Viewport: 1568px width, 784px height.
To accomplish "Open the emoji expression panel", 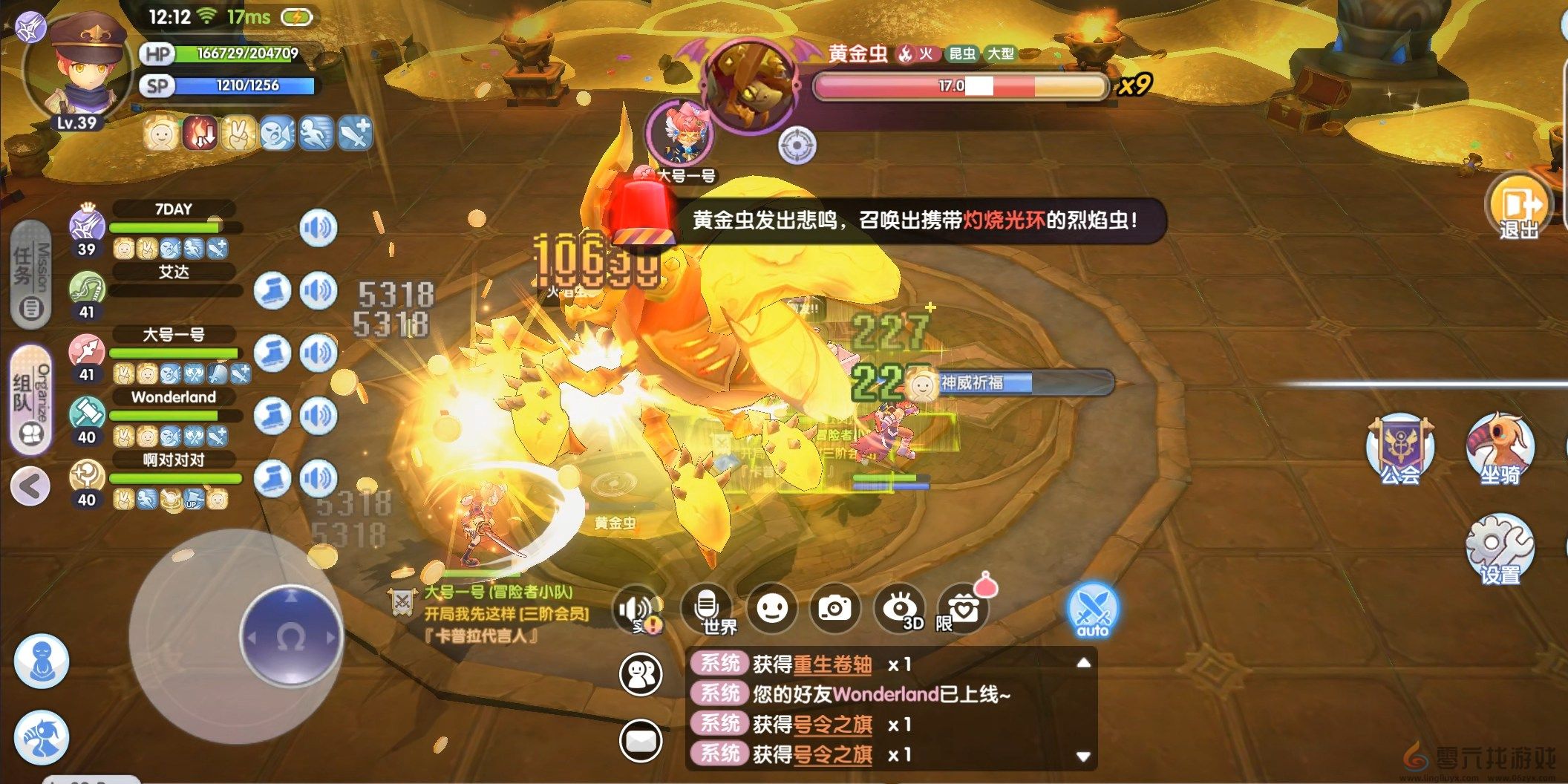I will click(x=772, y=609).
